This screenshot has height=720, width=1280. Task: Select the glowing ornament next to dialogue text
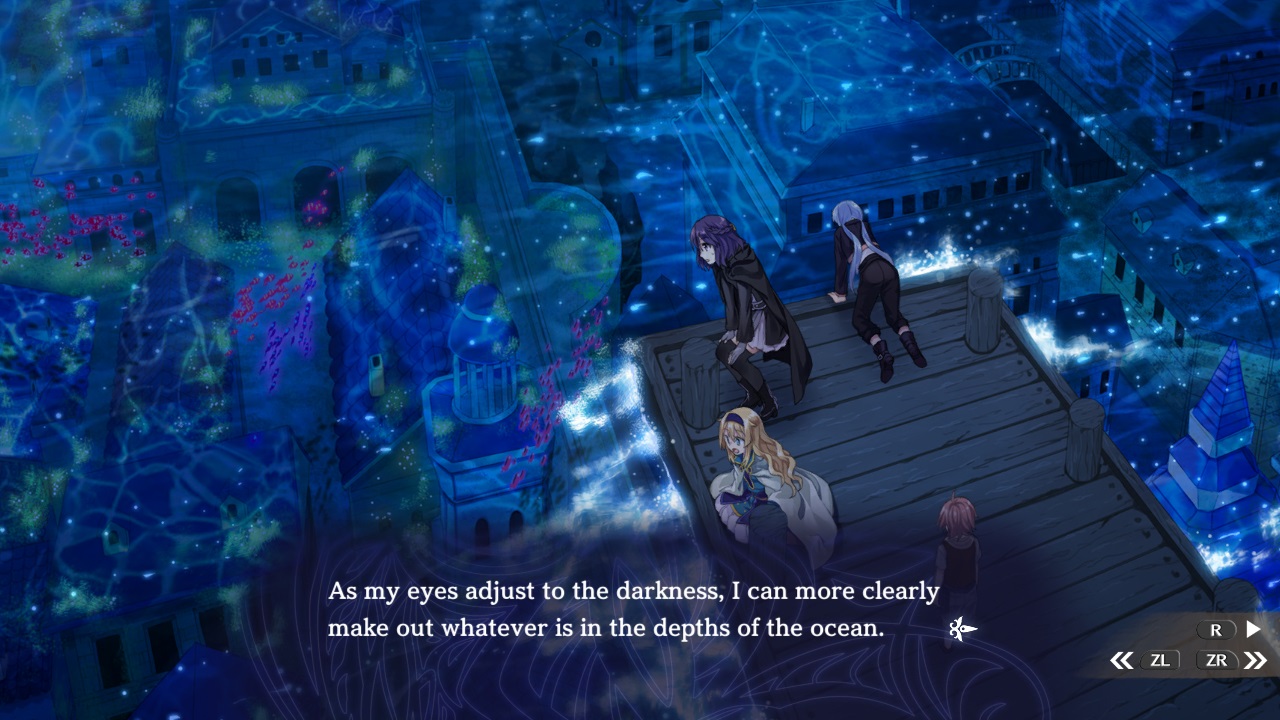(960, 628)
